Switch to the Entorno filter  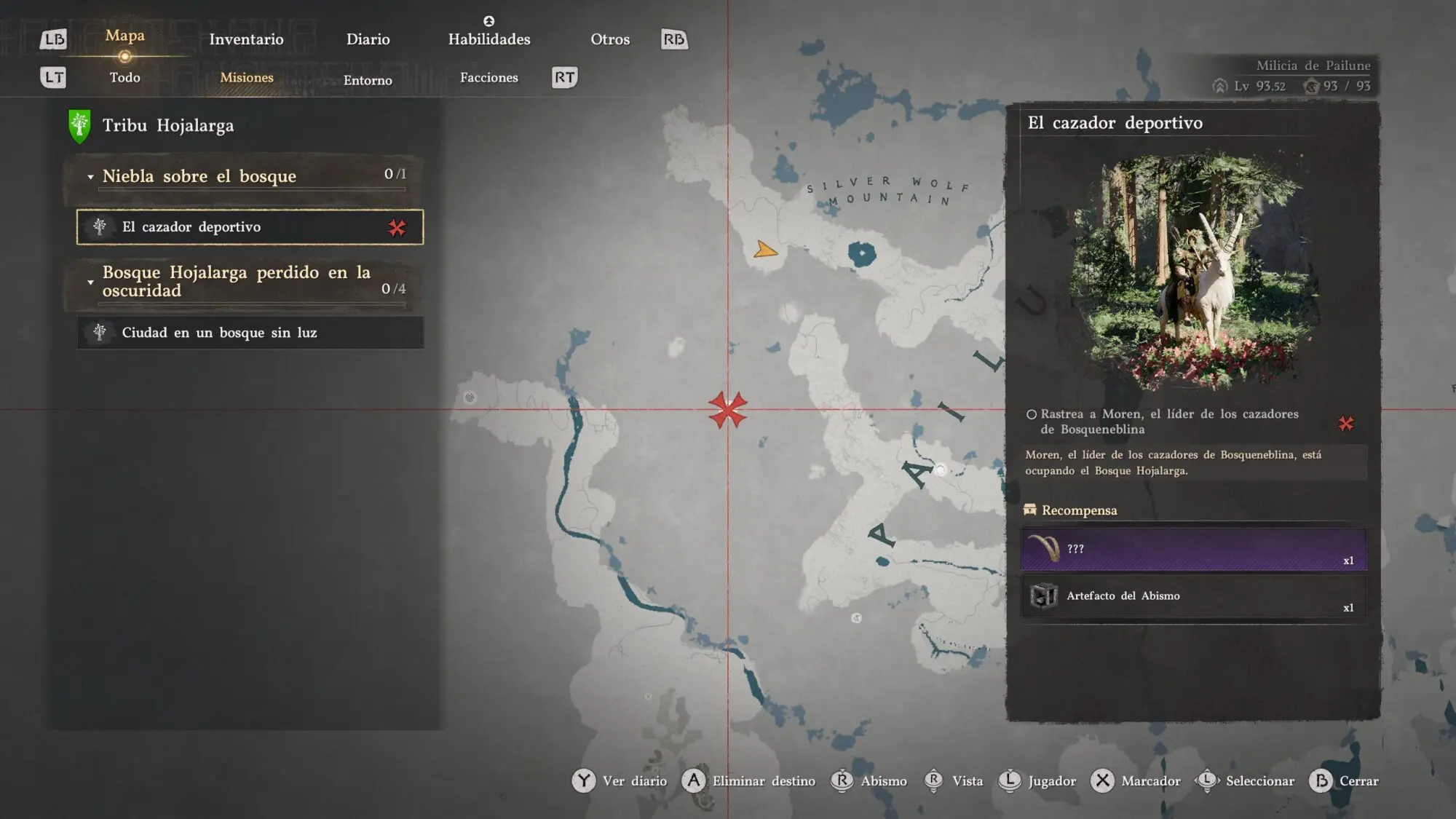pyautogui.click(x=368, y=80)
